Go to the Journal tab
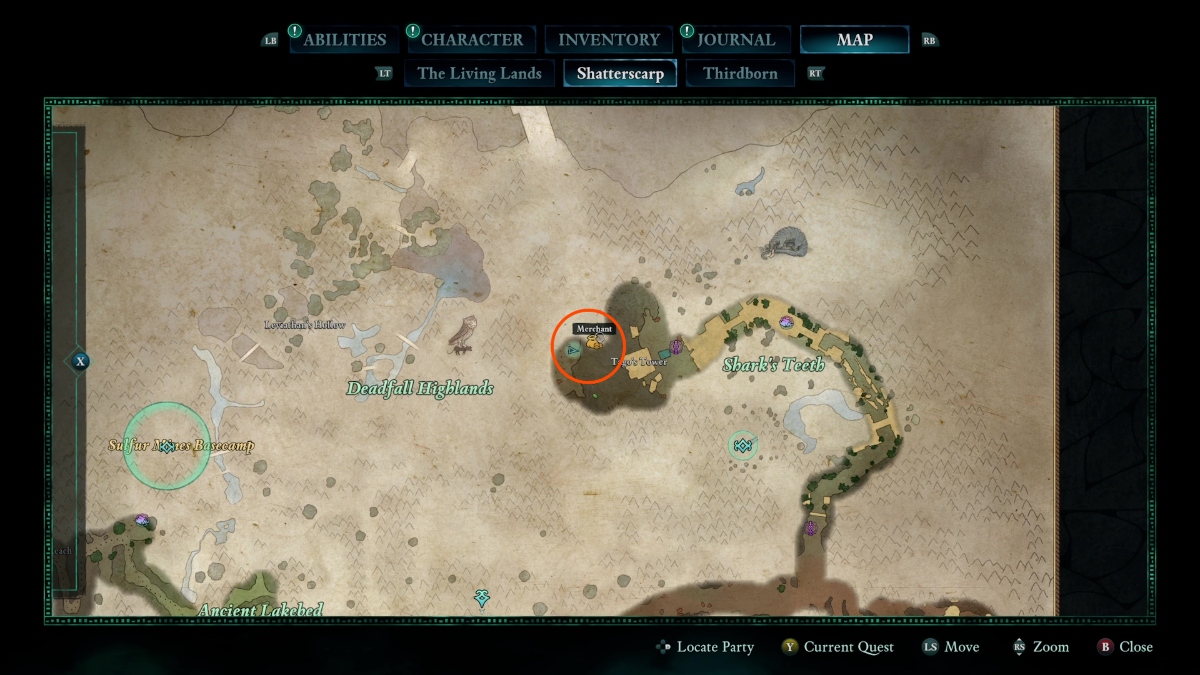 pyautogui.click(x=736, y=40)
